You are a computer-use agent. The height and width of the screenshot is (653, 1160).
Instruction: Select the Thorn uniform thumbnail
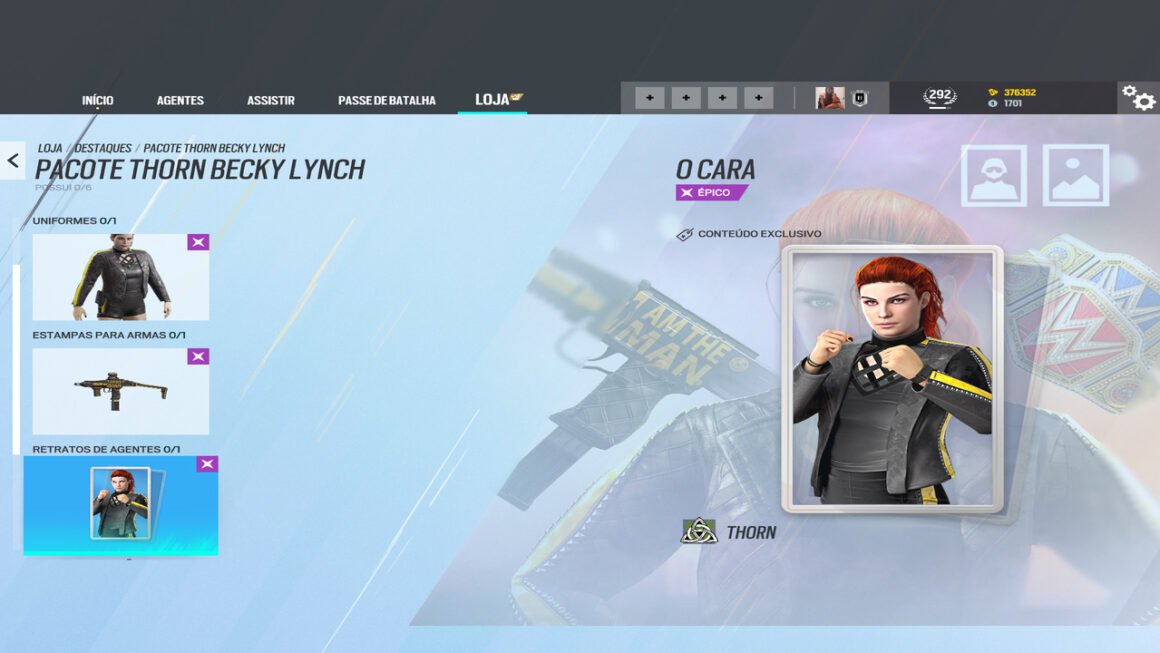click(x=121, y=277)
